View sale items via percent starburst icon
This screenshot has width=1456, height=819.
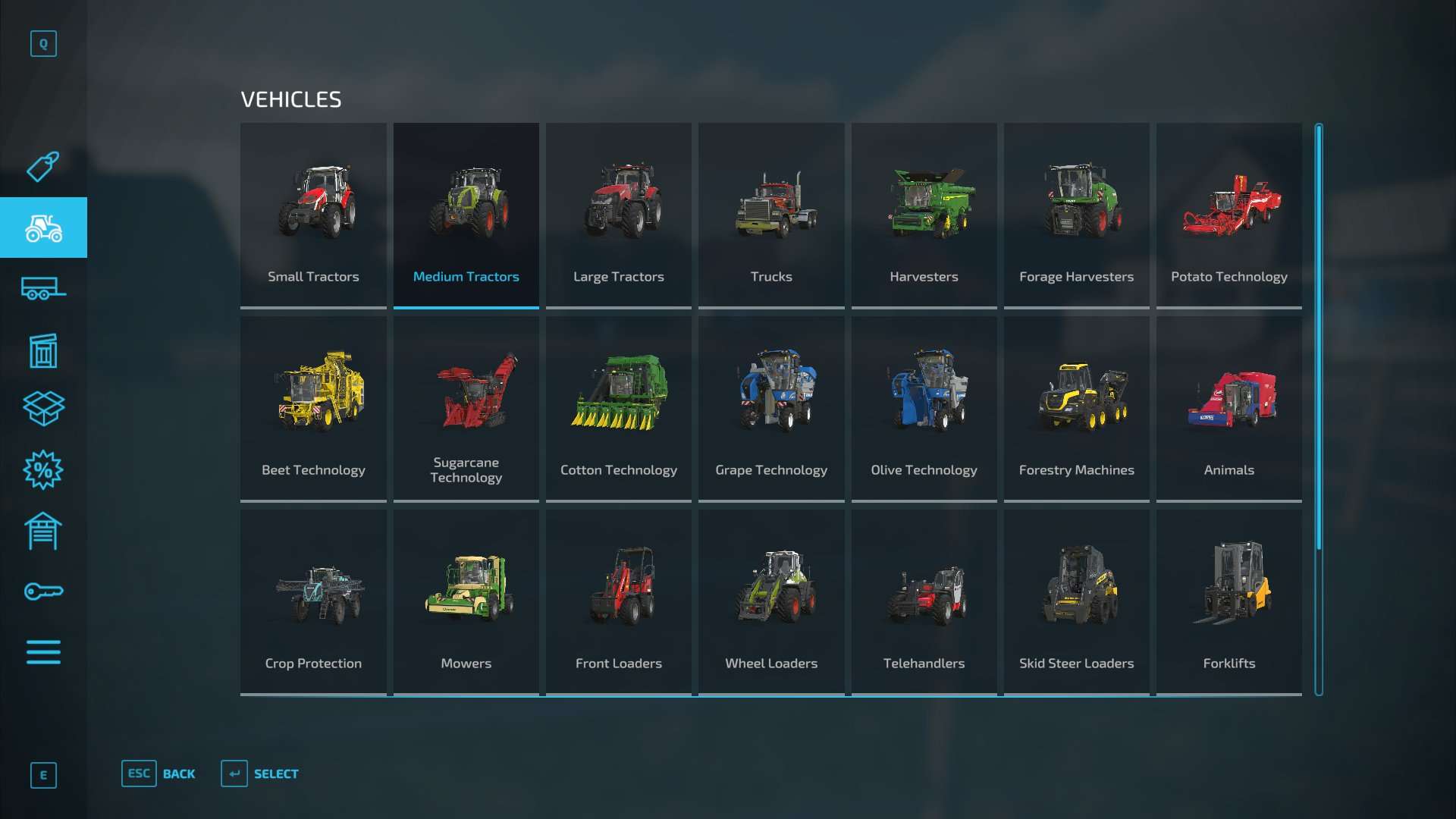point(43,470)
